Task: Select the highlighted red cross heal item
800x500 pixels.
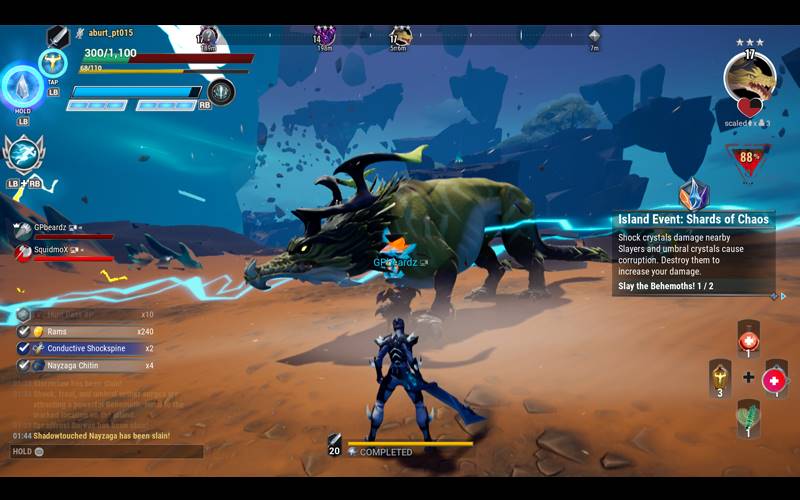Action: [x=774, y=380]
